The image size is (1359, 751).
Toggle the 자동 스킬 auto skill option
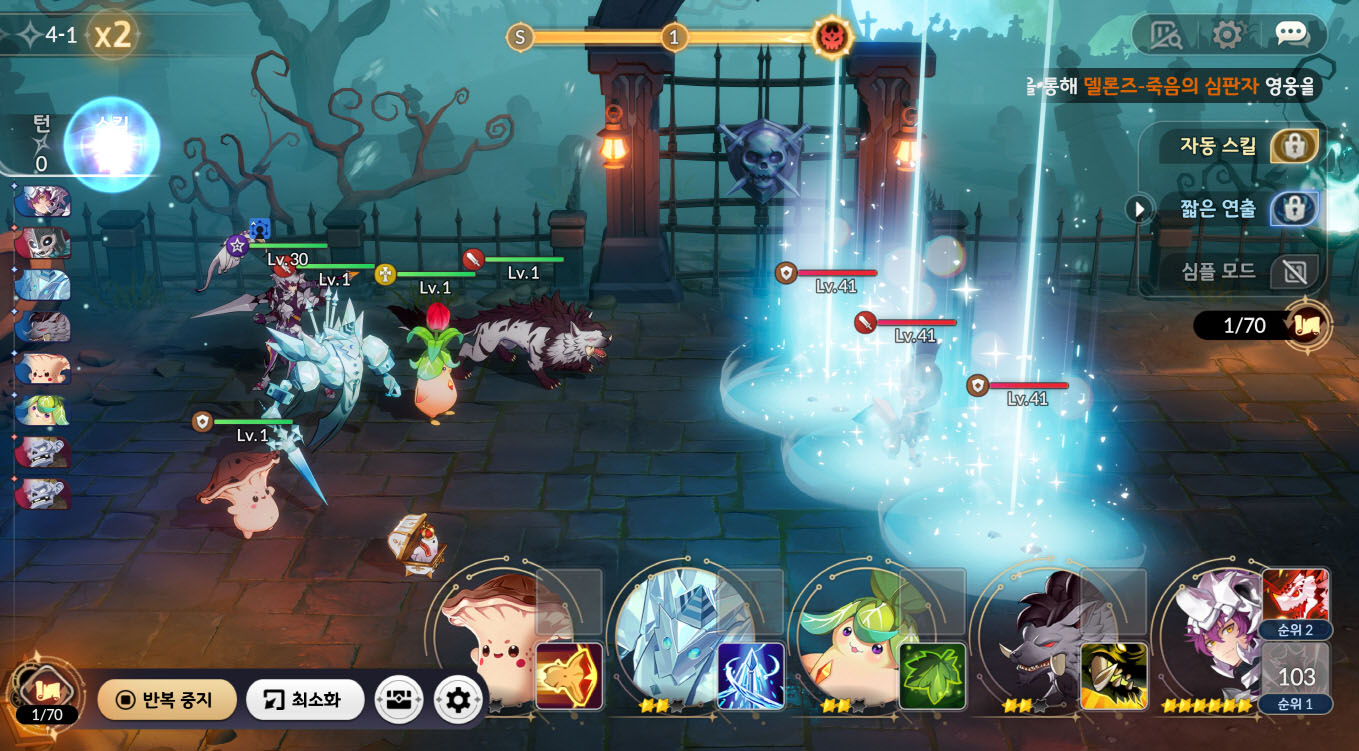(1294, 147)
